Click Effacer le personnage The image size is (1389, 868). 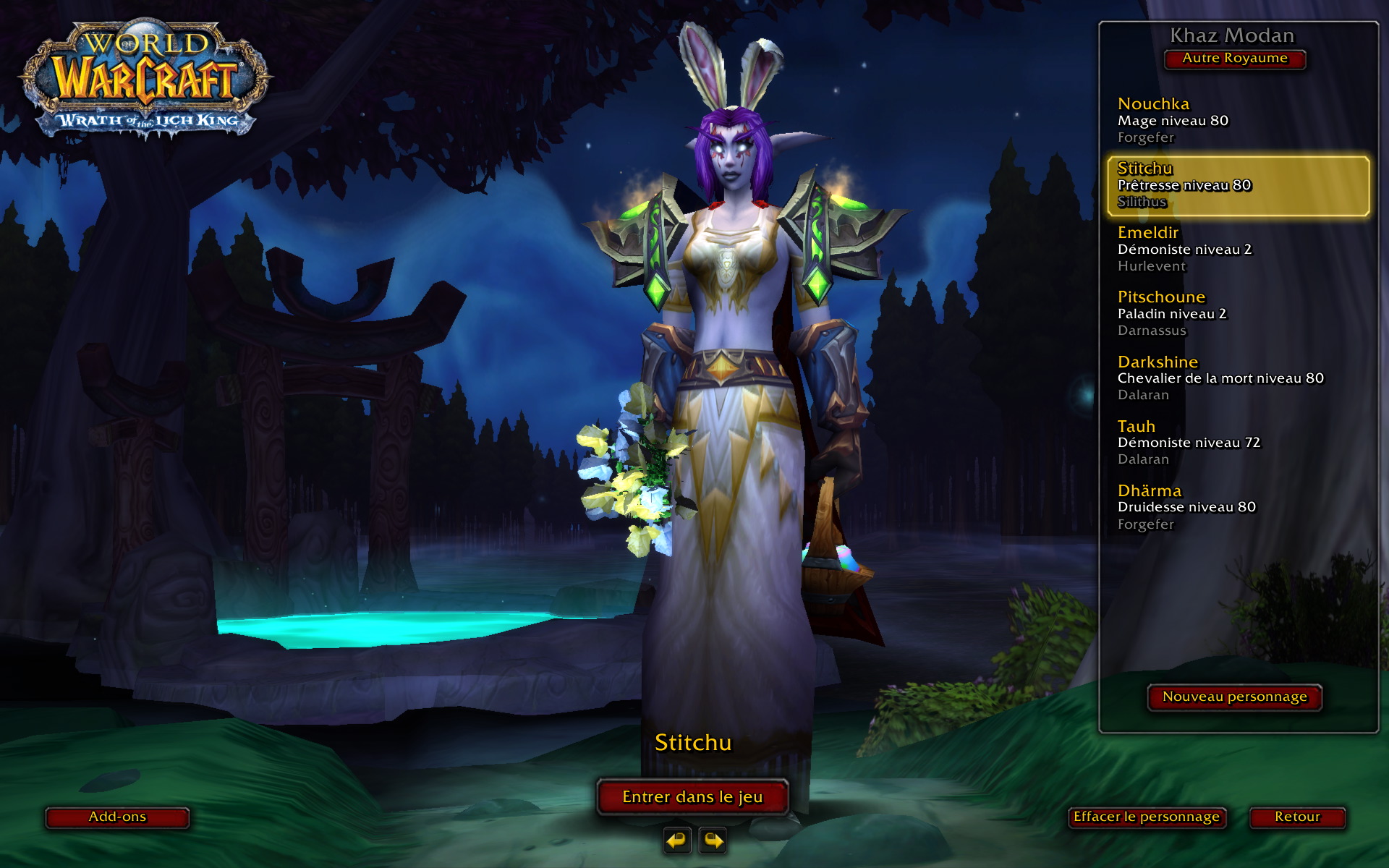[1147, 817]
